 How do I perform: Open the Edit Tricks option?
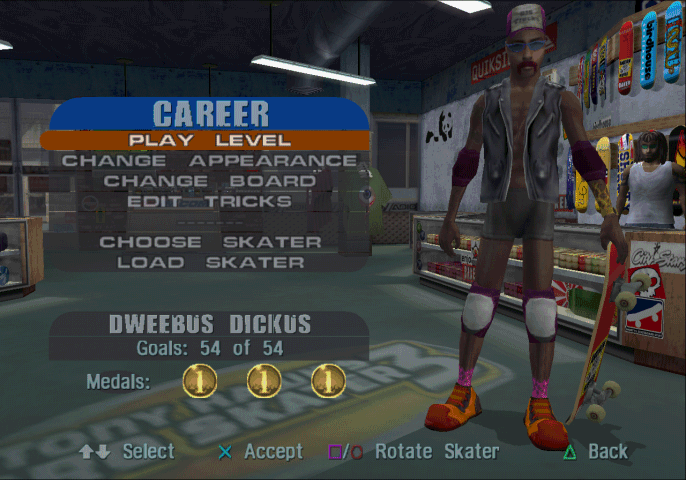click(209, 201)
